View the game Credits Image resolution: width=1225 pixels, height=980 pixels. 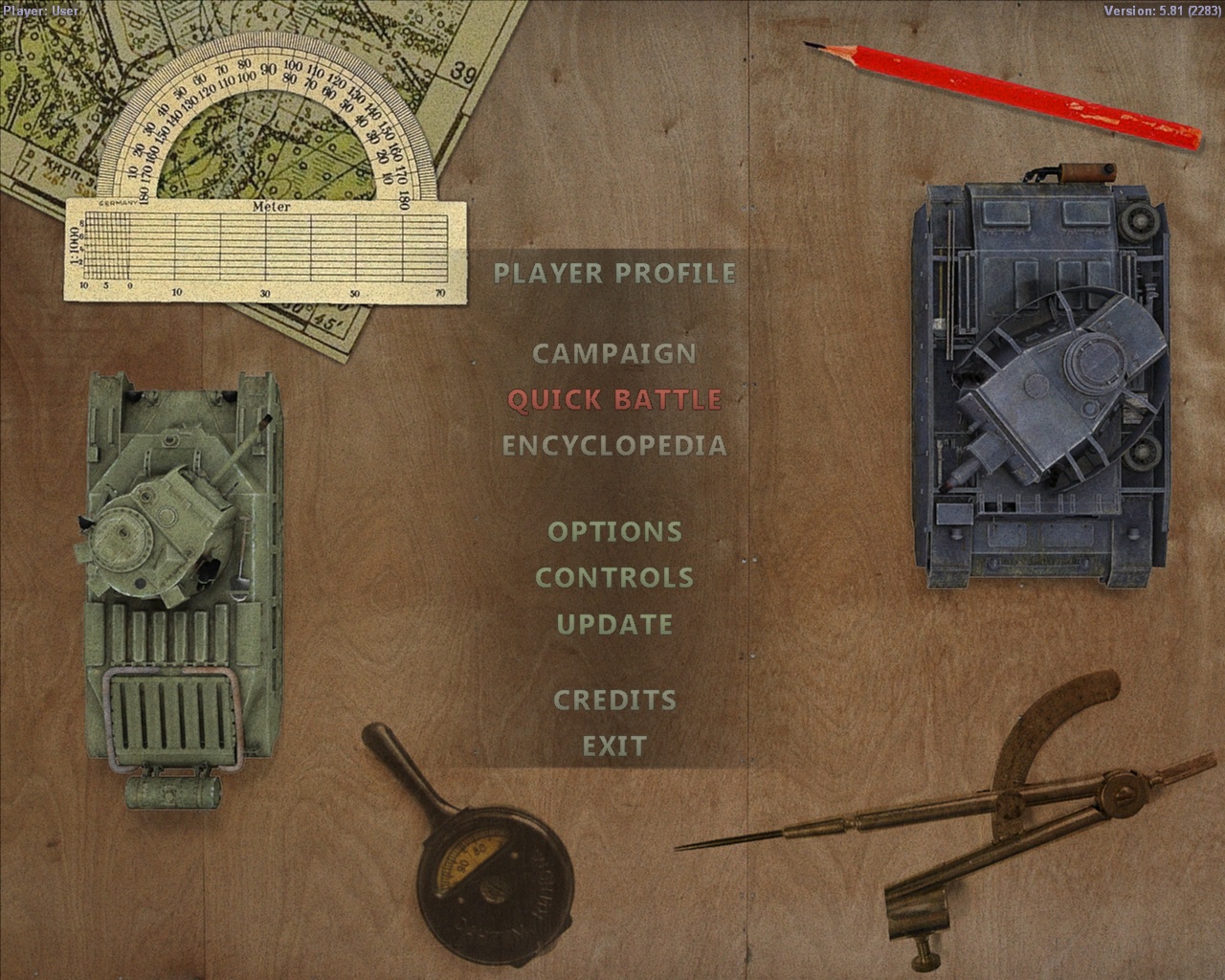pyautogui.click(x=613, y=700)
